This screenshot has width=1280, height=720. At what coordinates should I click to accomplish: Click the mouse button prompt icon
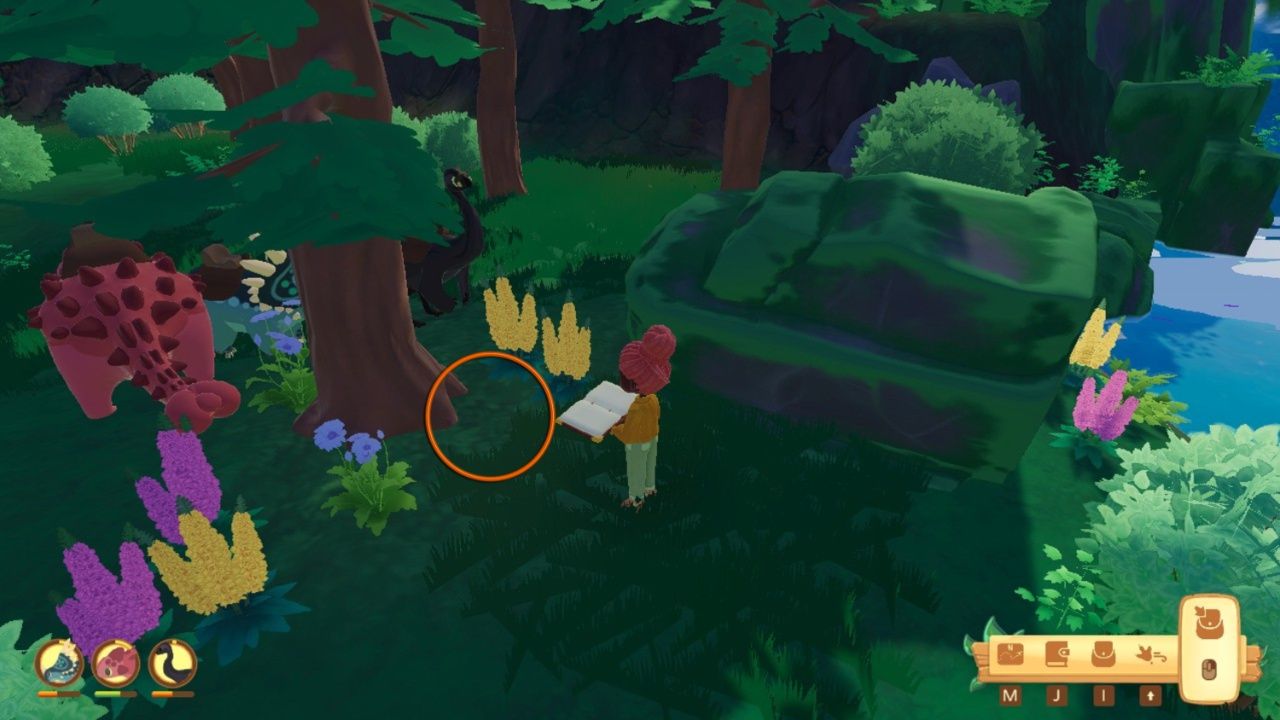click(x=1209, y=668)
